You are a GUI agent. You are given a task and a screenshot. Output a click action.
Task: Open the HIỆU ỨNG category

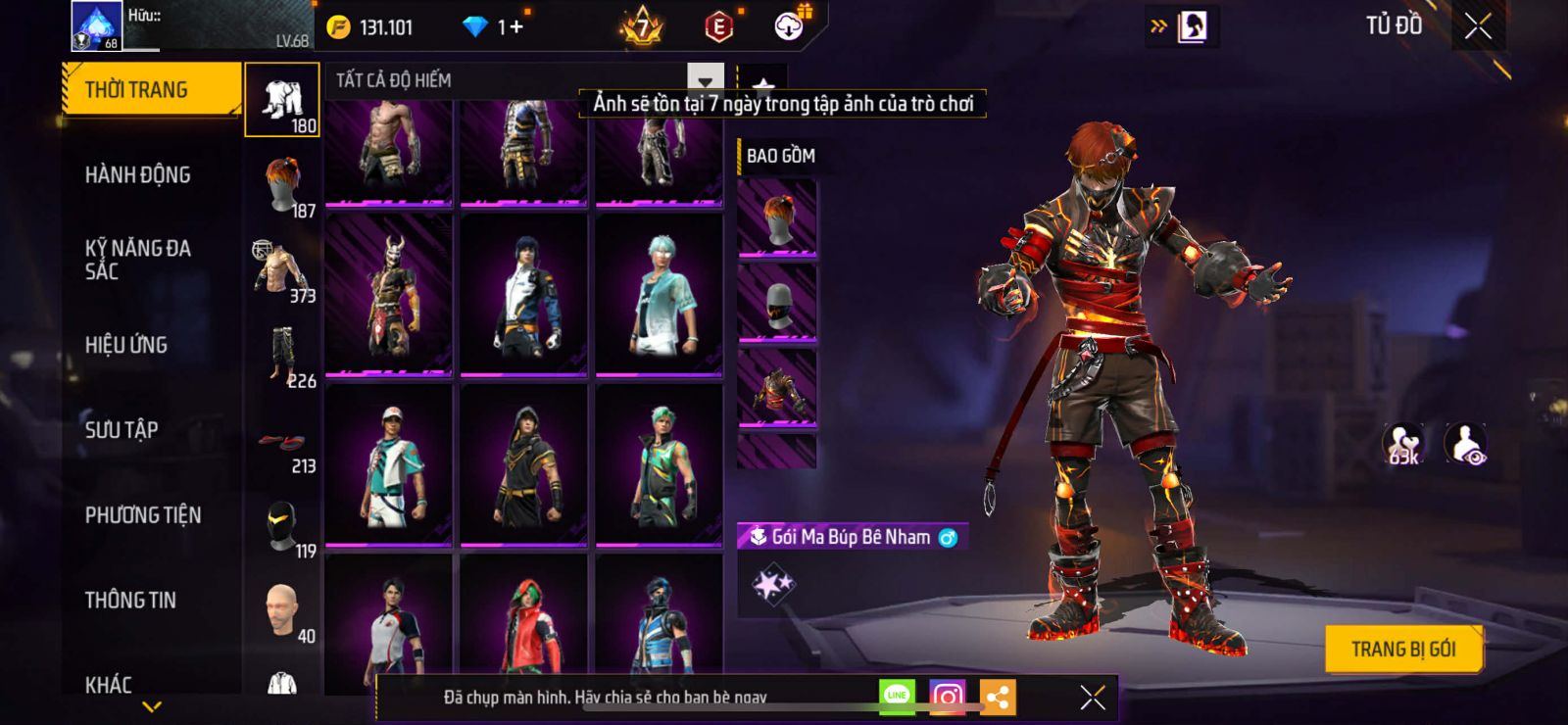pos(126,345)
